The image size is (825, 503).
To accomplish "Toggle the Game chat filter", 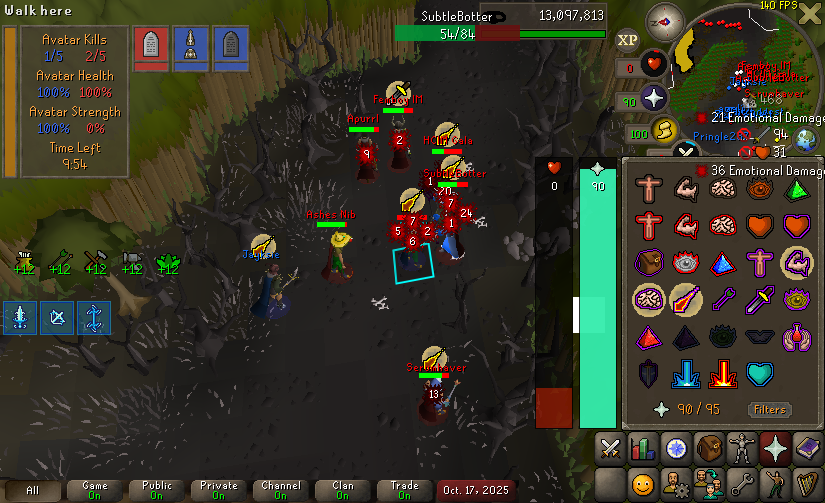I will pos(95,490).
